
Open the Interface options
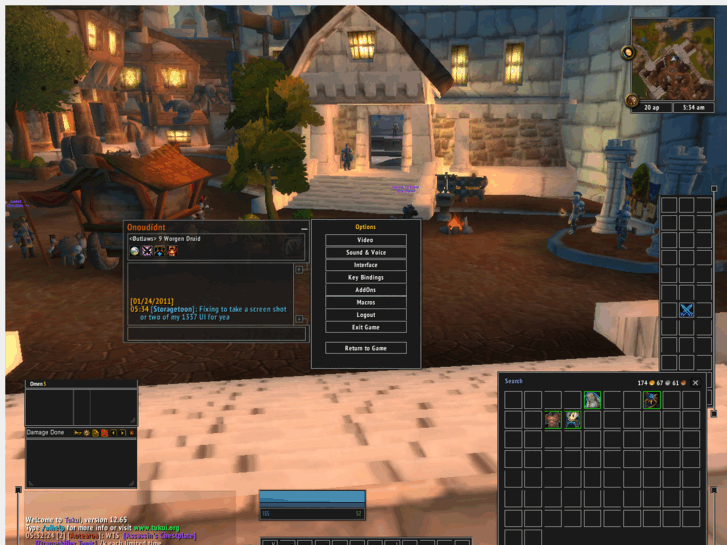pos(366,265)
